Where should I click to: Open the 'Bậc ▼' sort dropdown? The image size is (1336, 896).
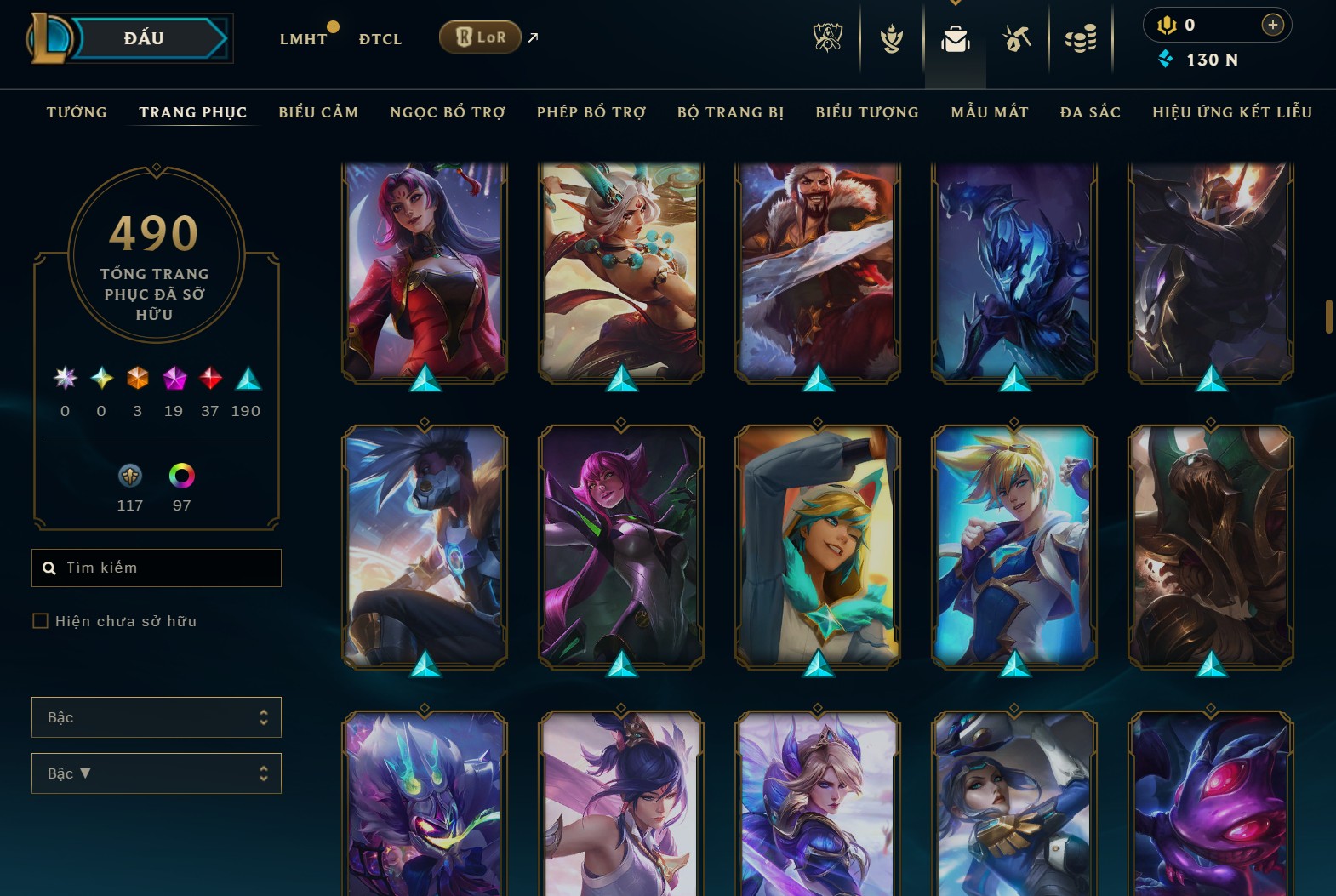pos(157,773)
